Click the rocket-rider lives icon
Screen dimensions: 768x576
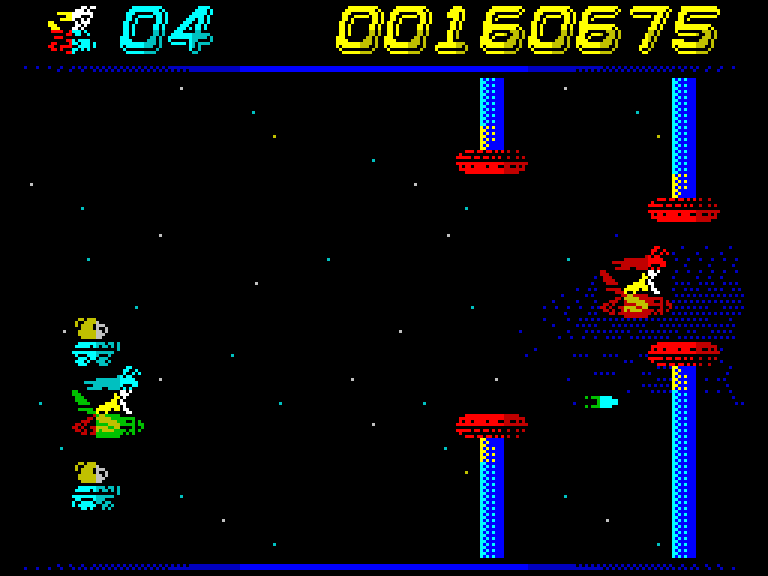coord(72,29)
